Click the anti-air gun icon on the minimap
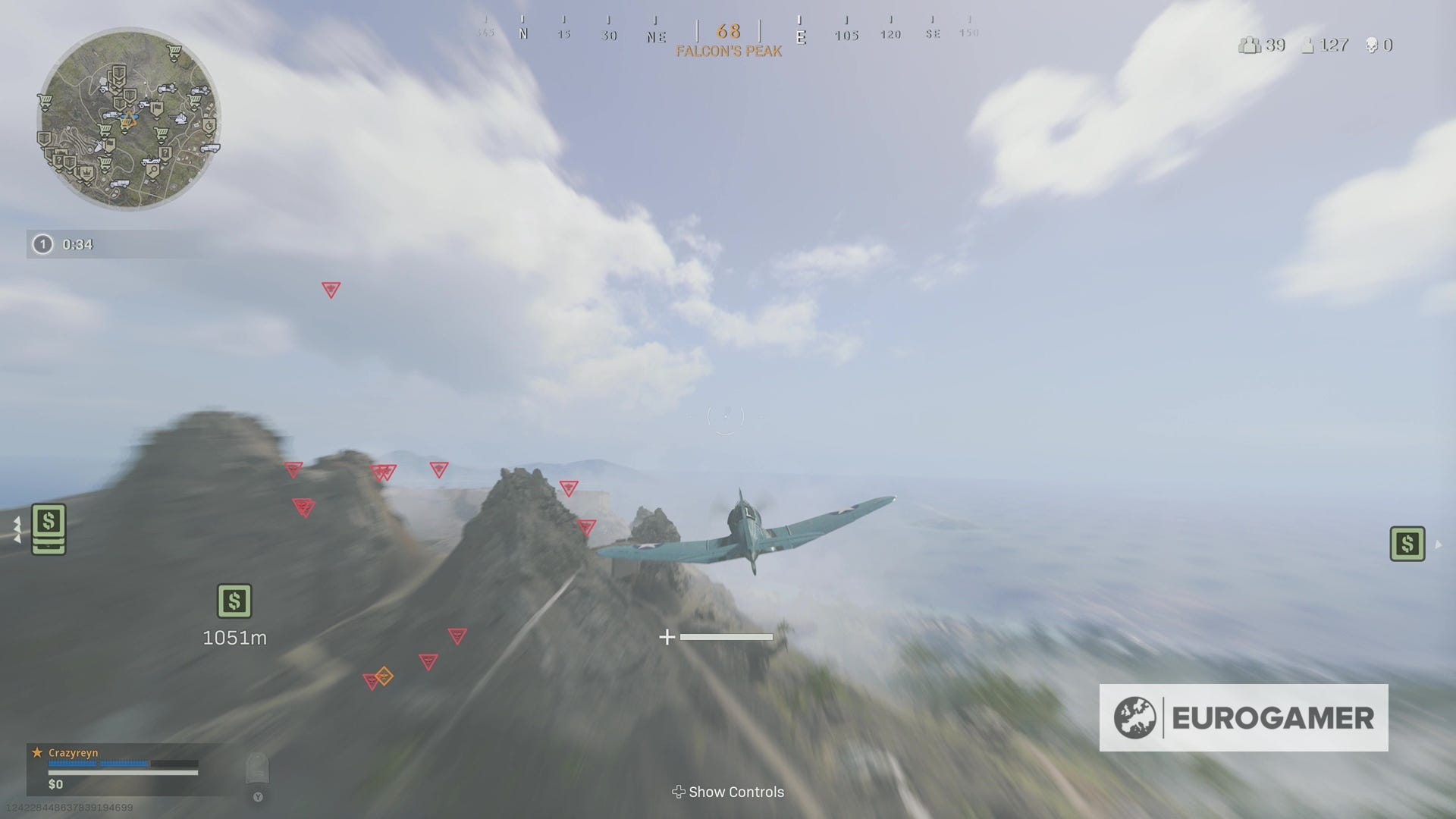 179,118
